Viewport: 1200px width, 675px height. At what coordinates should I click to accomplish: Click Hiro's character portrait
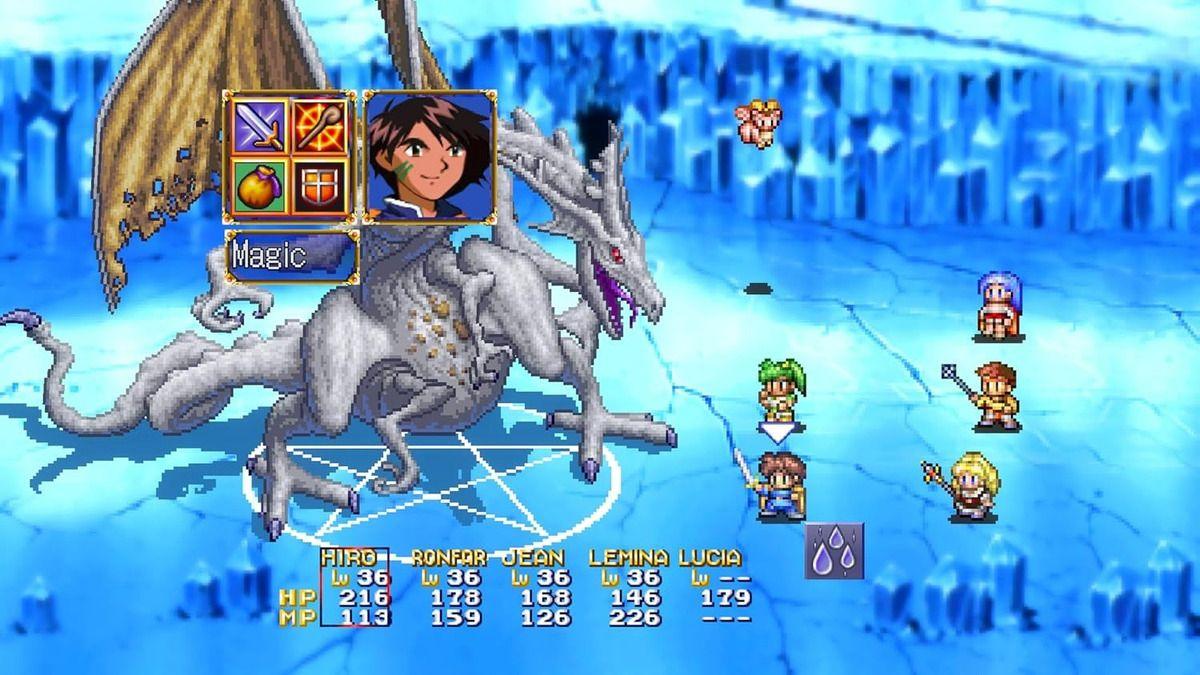click(x=429, y=155)
